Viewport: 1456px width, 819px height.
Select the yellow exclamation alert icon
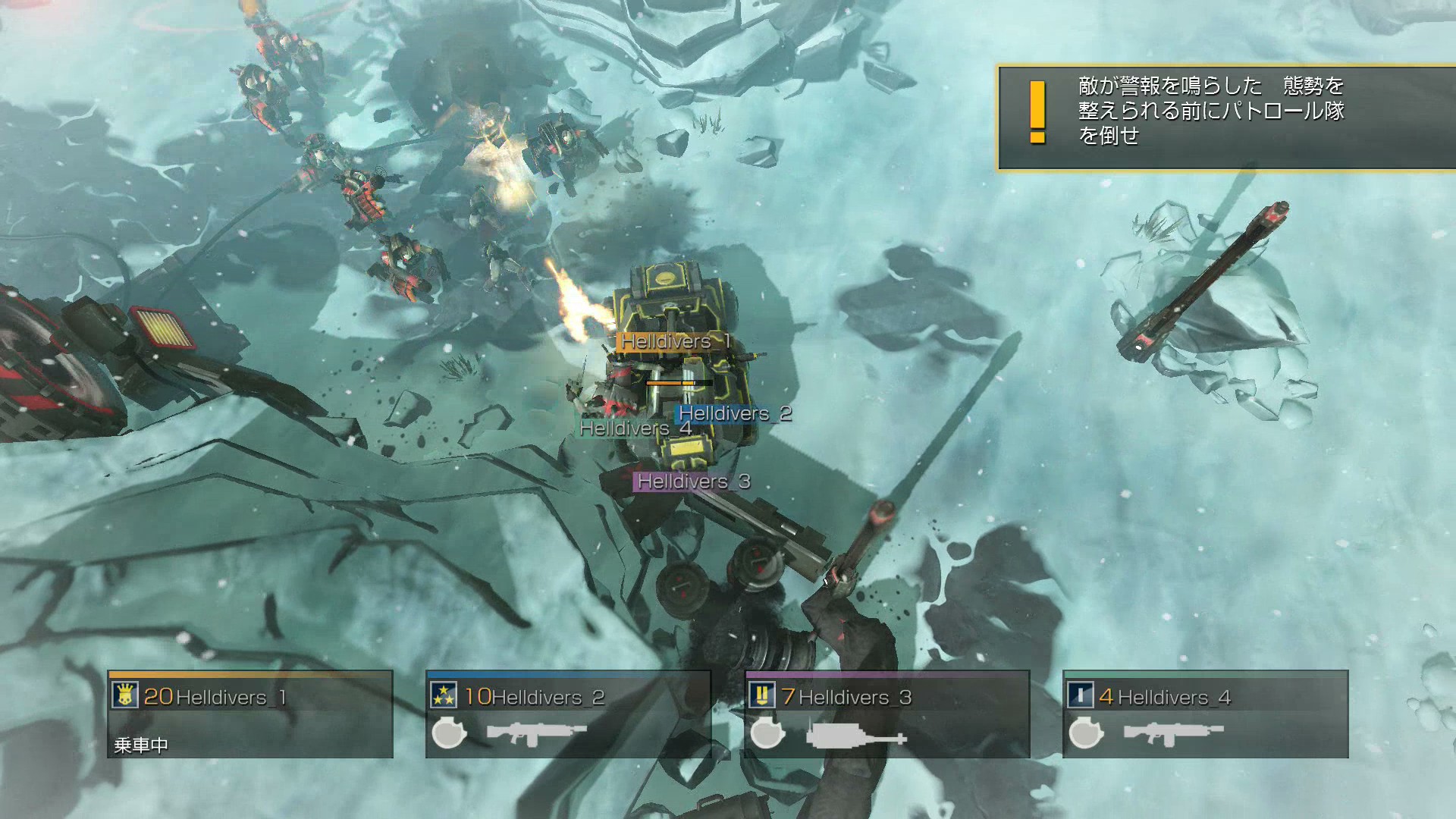coord(1037,112)
